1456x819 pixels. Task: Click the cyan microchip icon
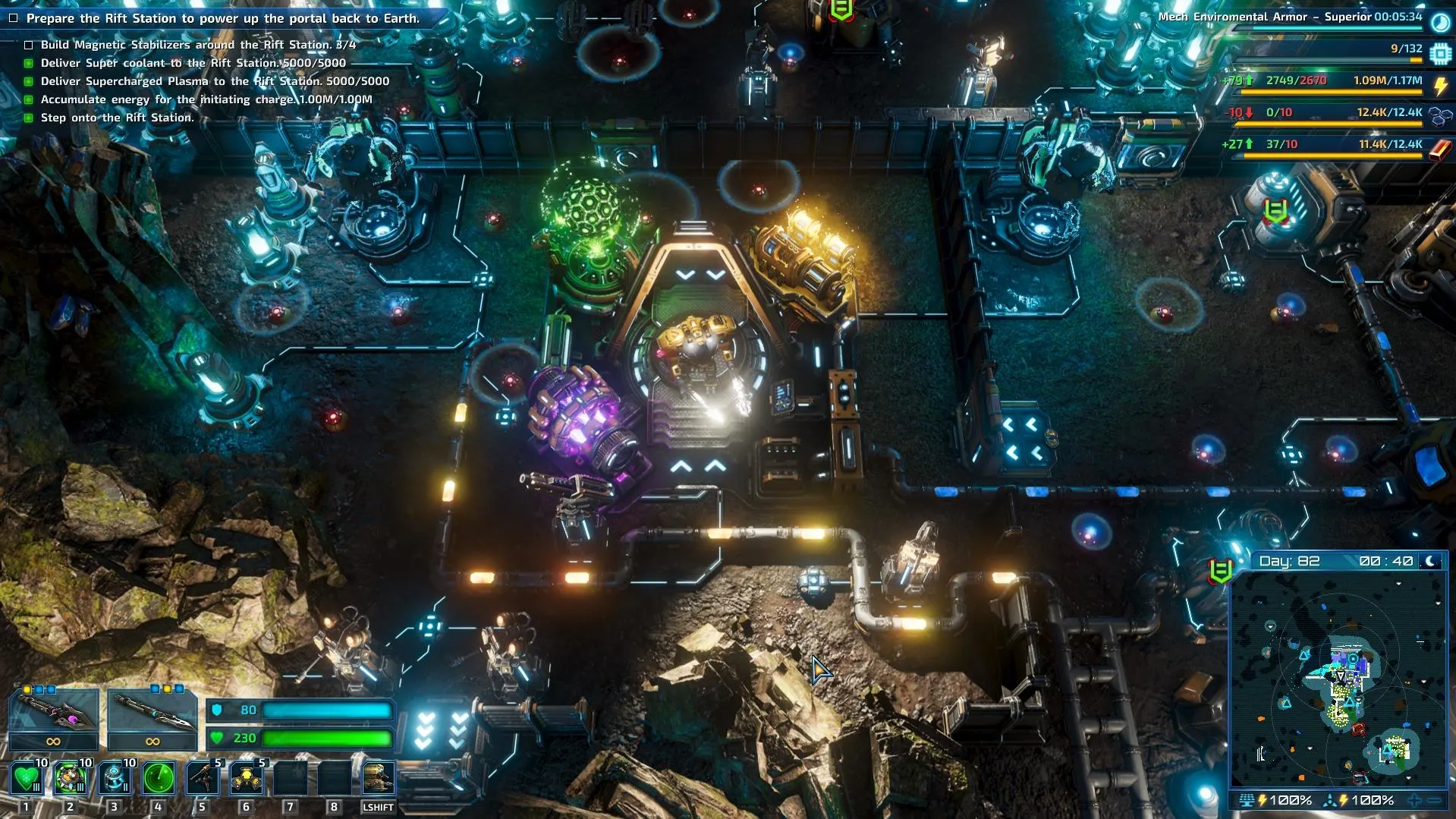pyautogui.click(x=1440, y=53)
